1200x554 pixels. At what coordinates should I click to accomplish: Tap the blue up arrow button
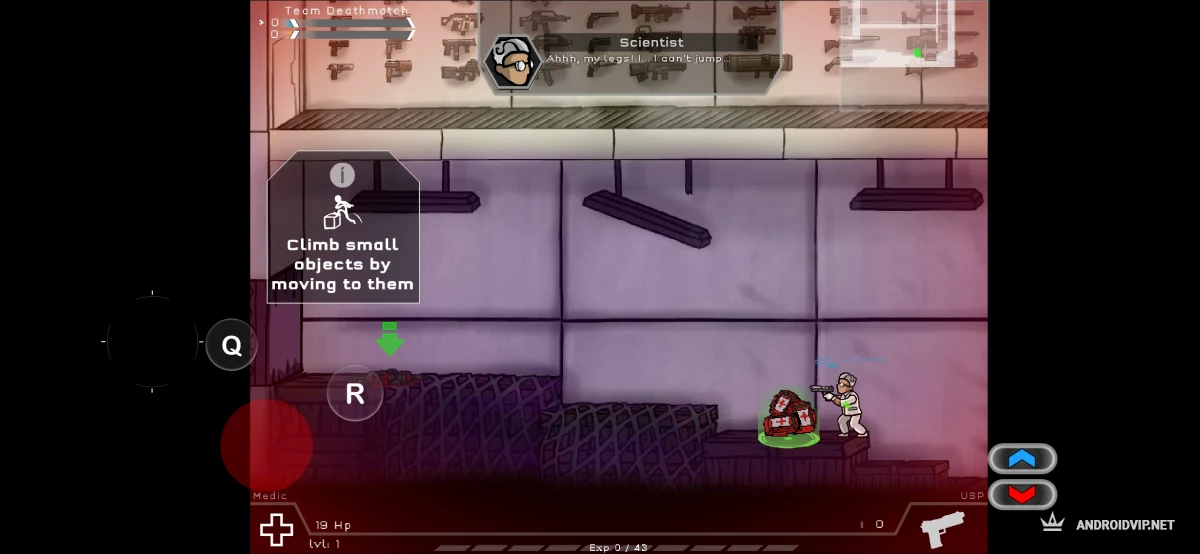[x=1022, y=459]
